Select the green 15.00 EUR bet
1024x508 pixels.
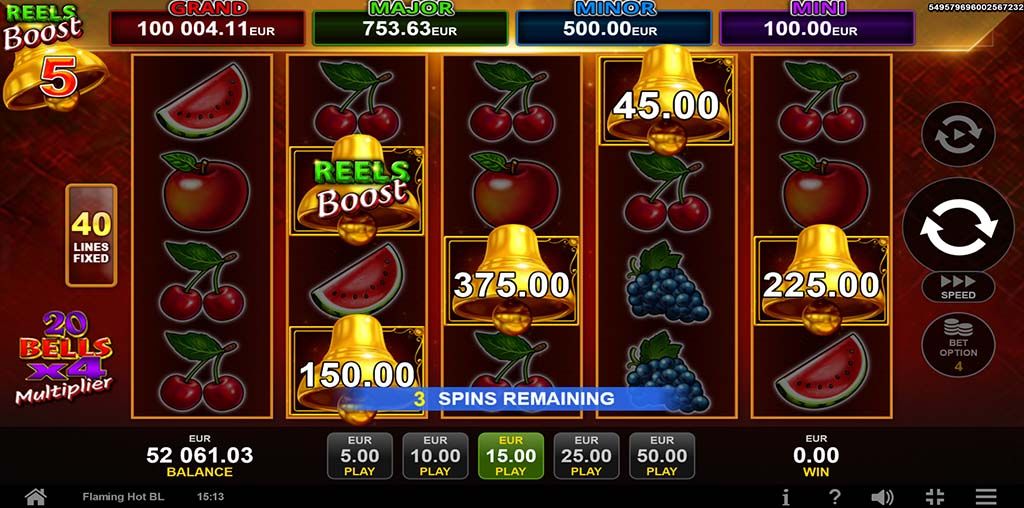pyautogui.click(x=511, y=455)
